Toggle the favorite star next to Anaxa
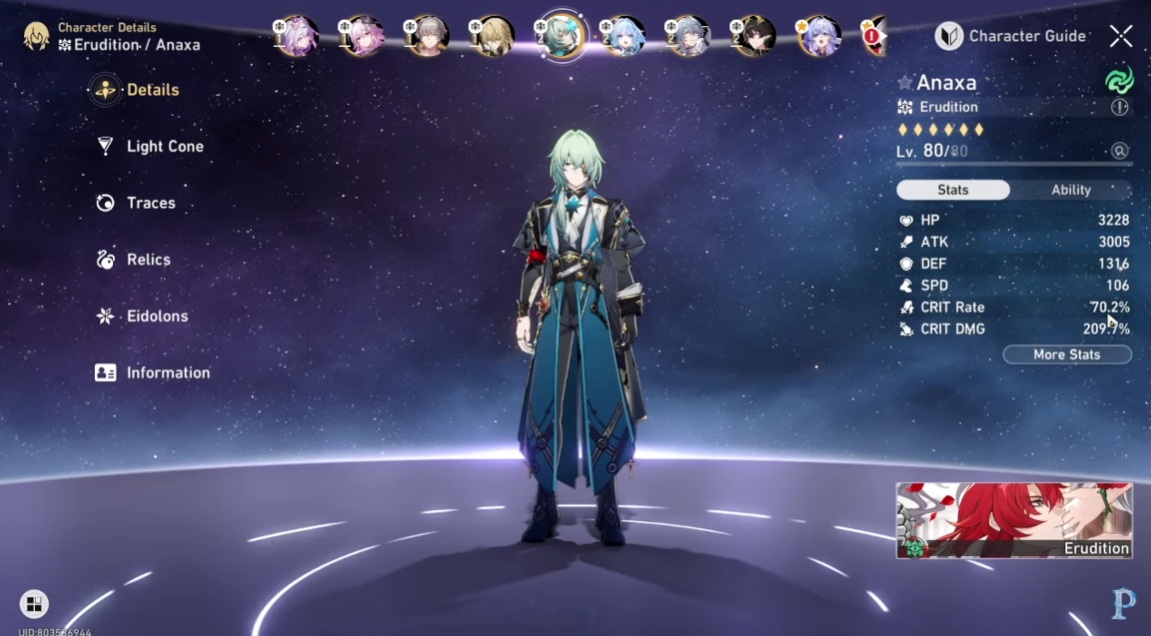The image size is (1151, 636). (905, 83)
